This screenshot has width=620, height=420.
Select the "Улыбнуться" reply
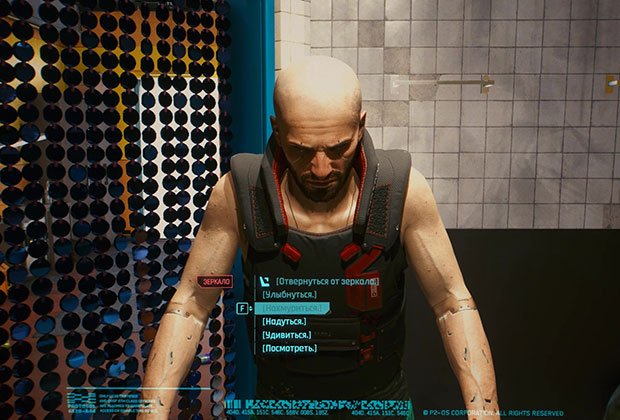pos(290,295)
